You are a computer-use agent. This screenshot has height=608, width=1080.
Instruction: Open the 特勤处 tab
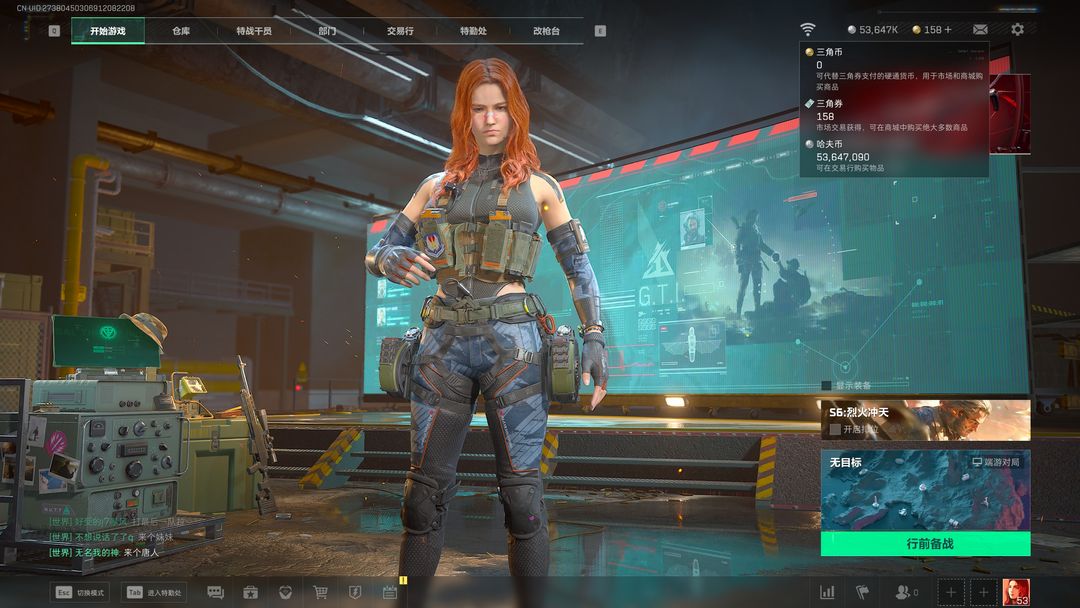point(473,31)
